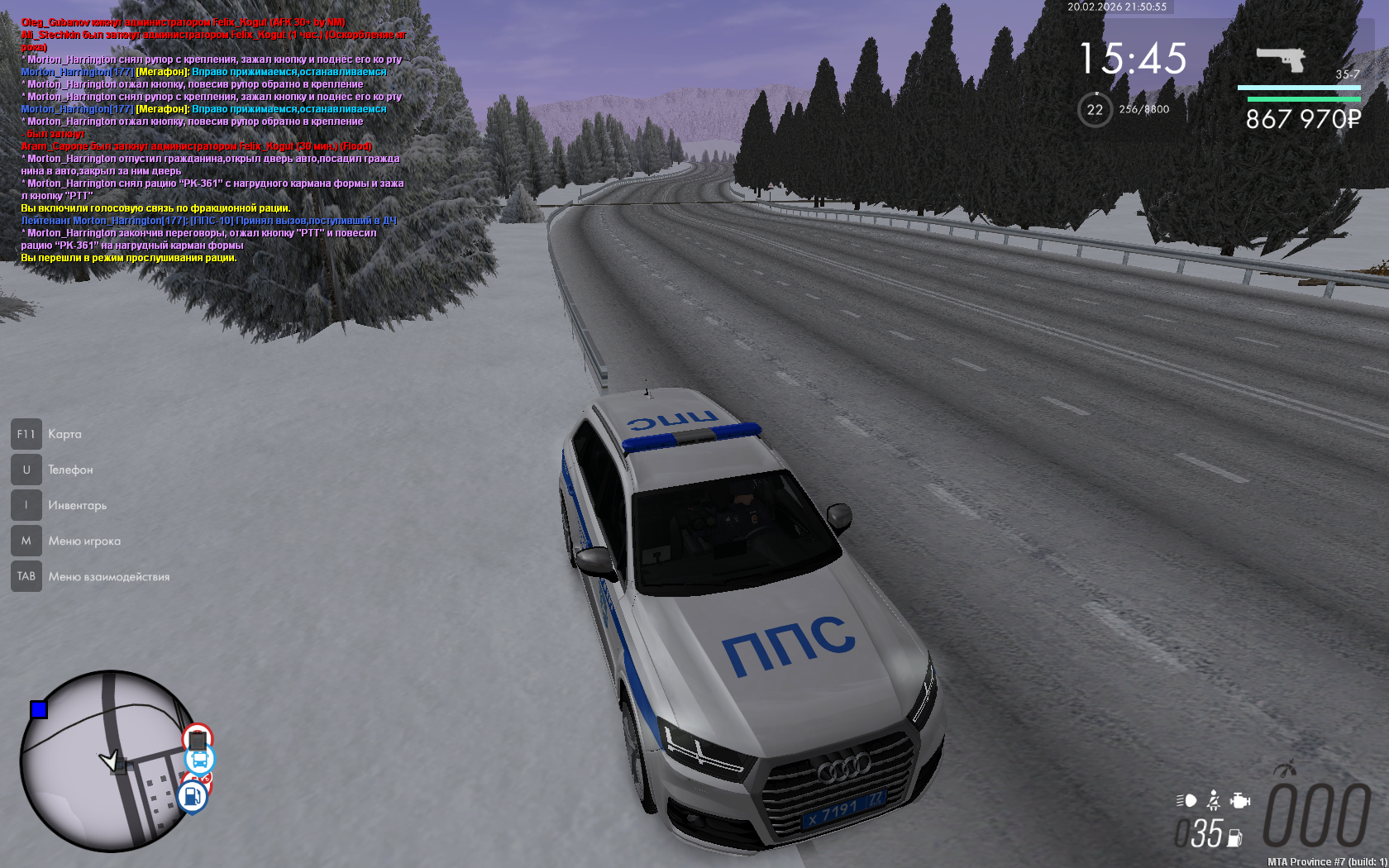The width and height of the screenshot is (1389, 868).
Task: Click the fuel pump icon beside 35
Action: [1234, 837]
